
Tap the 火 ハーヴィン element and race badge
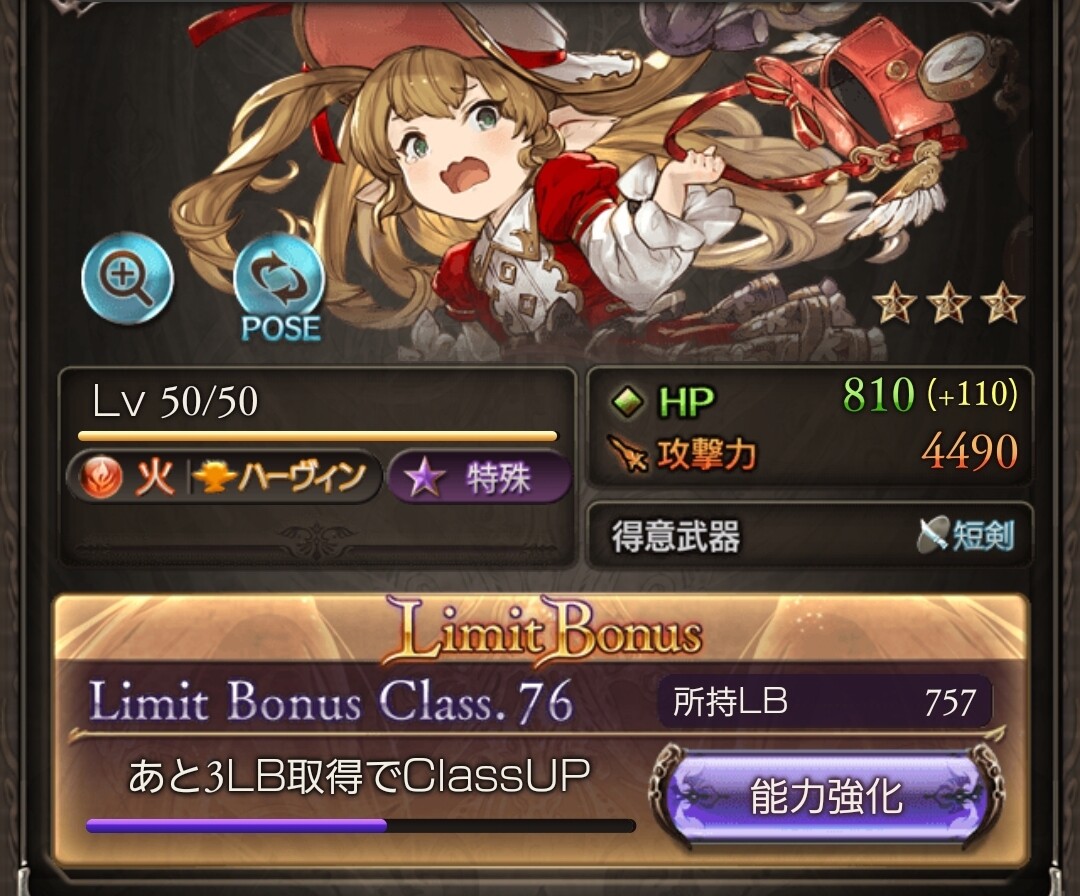(x=224, y=478)
